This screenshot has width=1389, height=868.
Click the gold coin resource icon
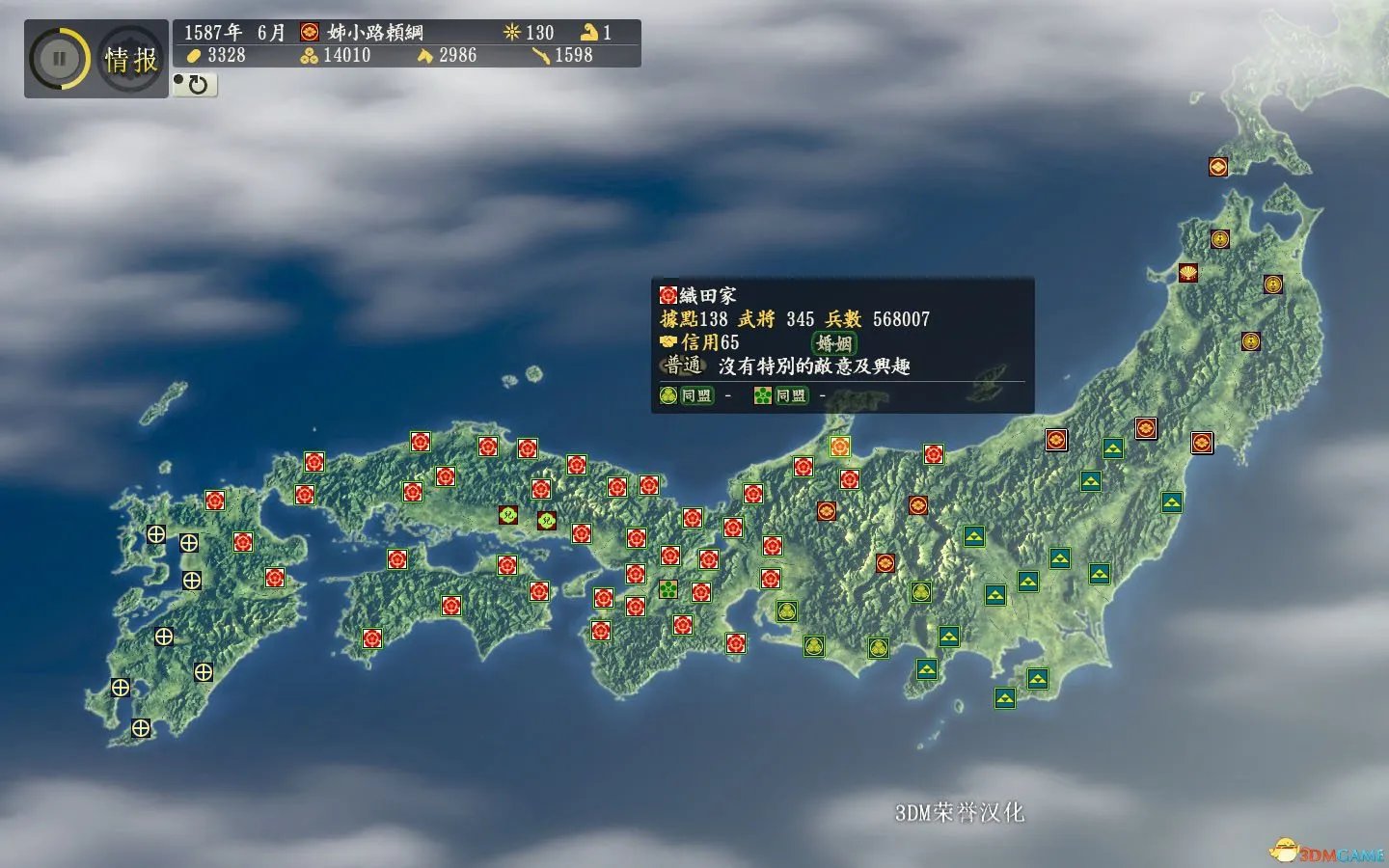click(196, 55)
